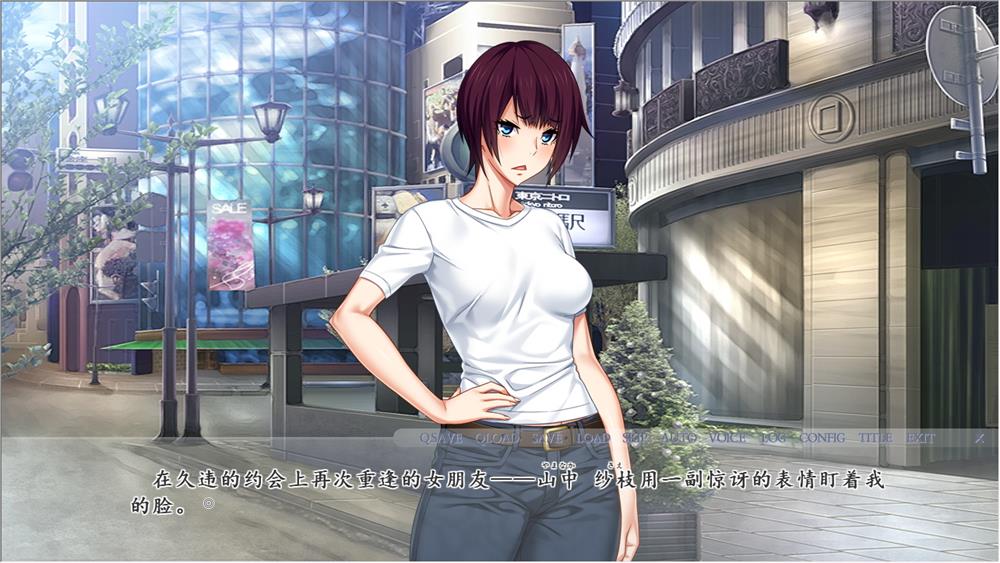This screenshot has width=1000, height=563.
Task: Toggle AUTO text advance
Action: (679, 438)
